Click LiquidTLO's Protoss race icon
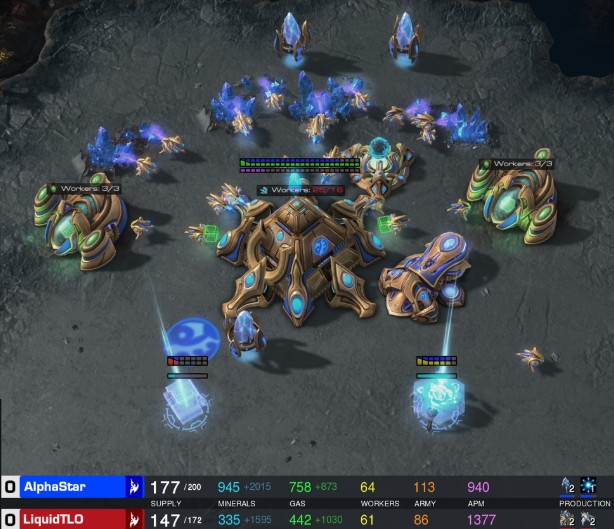614x529 pixels. pyautogui.click(x=133, y=519)
